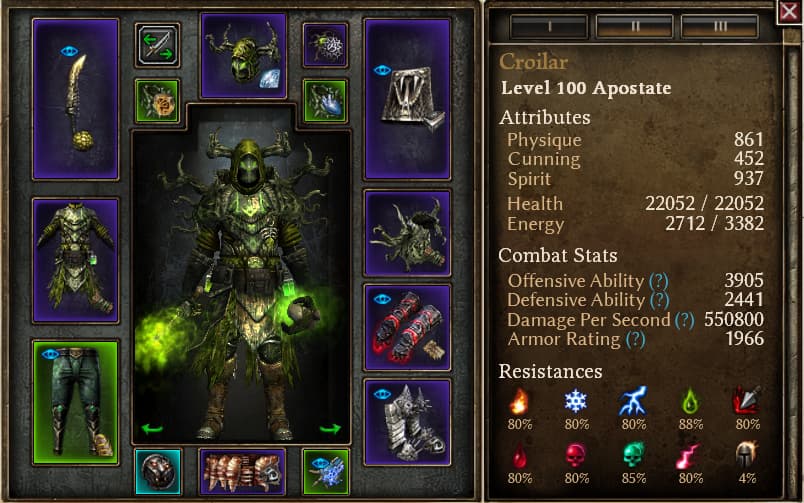Select the pants in the green slot
The height and width of the screenshot is (503, 804).
(75, 402)
